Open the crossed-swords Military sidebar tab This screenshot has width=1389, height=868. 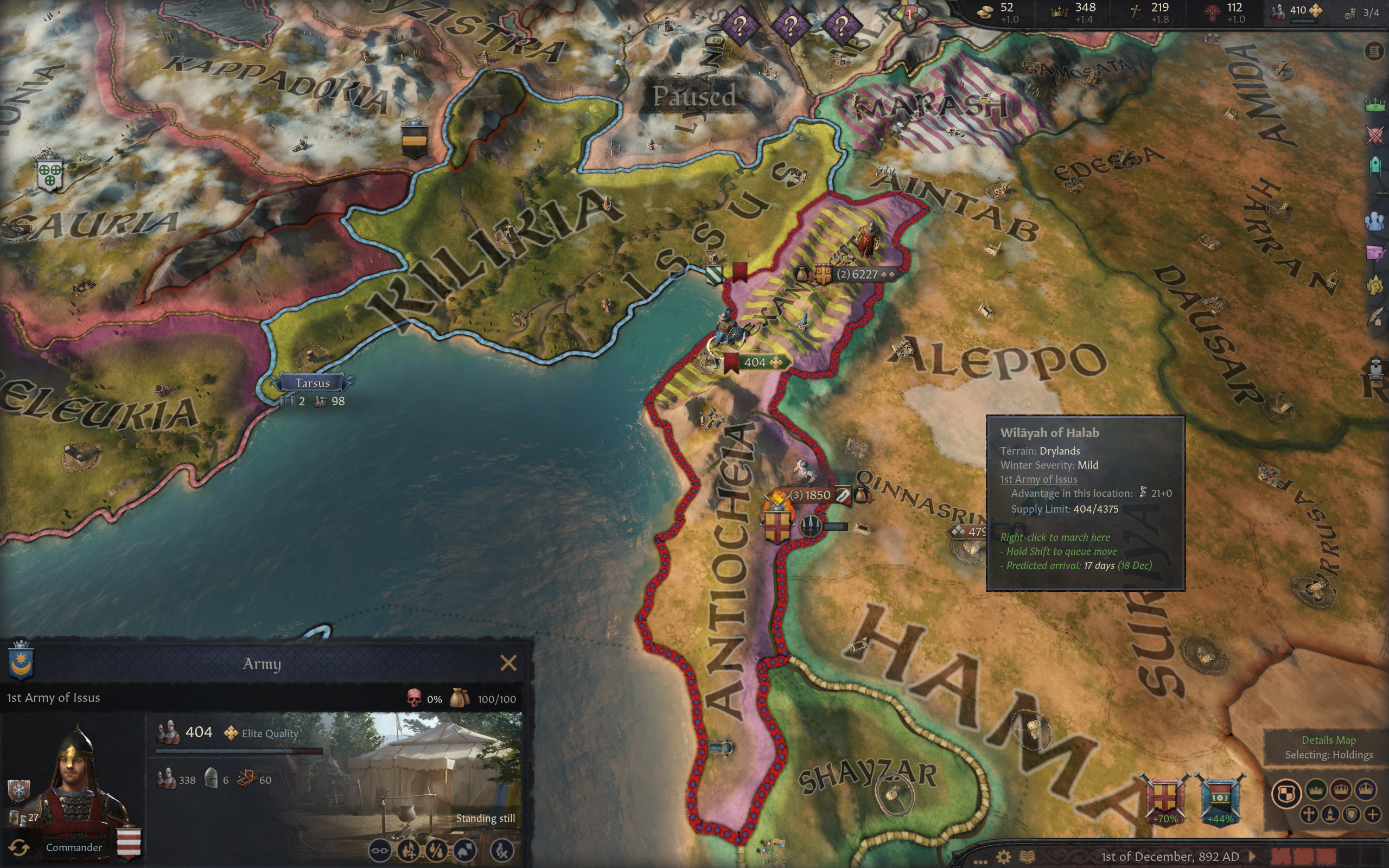[x=1375, y=136]
